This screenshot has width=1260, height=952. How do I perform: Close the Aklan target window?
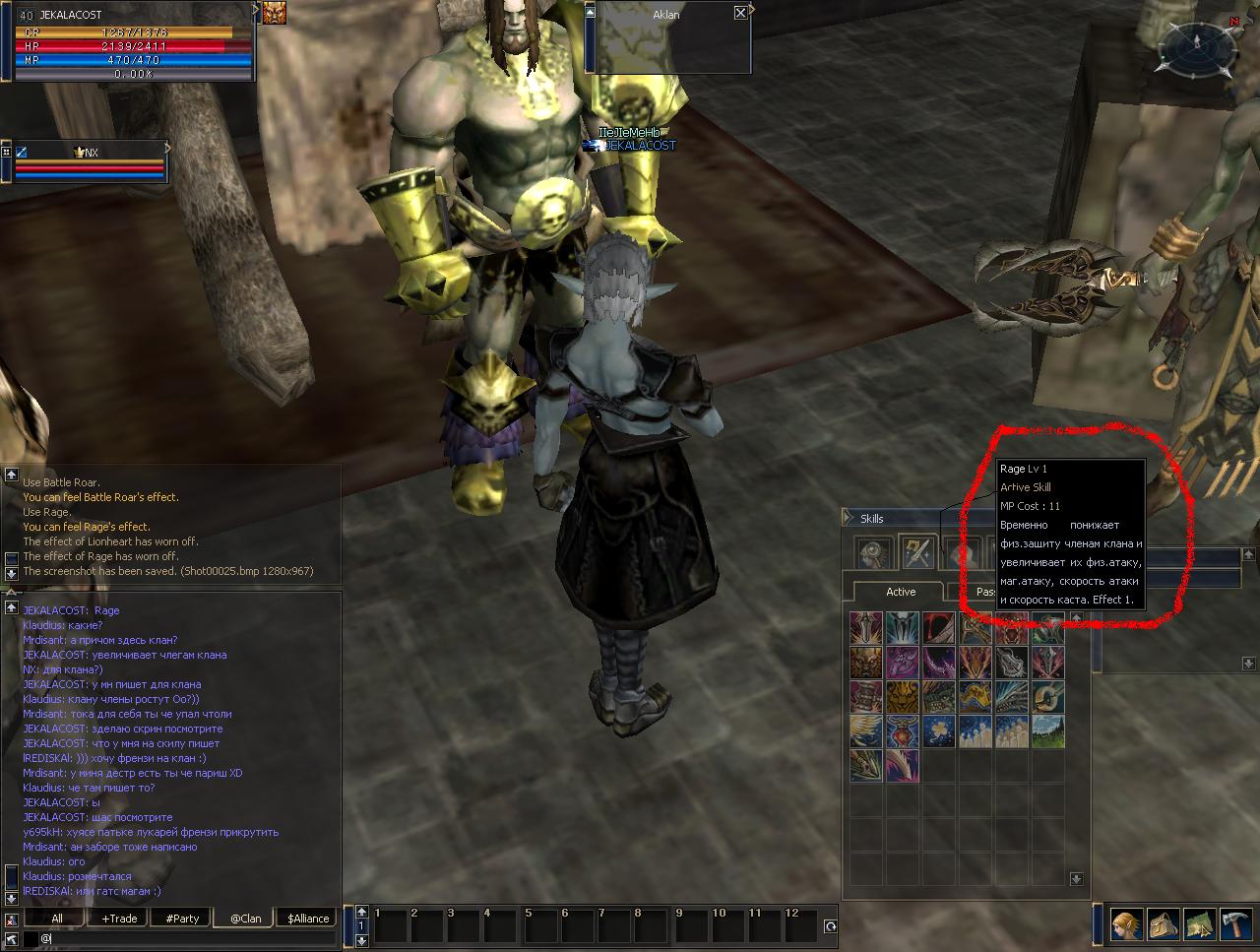[740, 13]
